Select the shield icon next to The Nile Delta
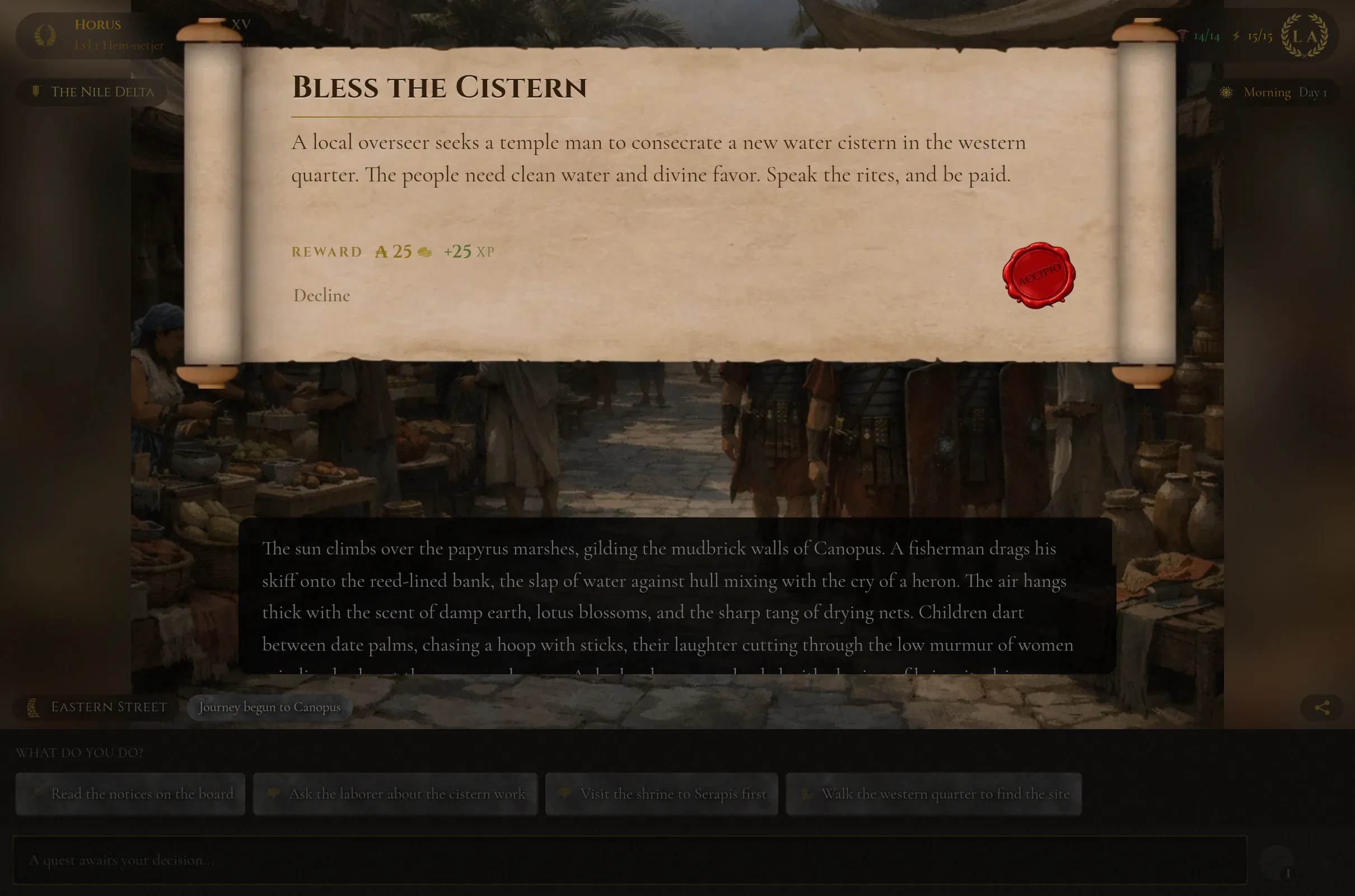1355x896 pixels. click(35, 91)
